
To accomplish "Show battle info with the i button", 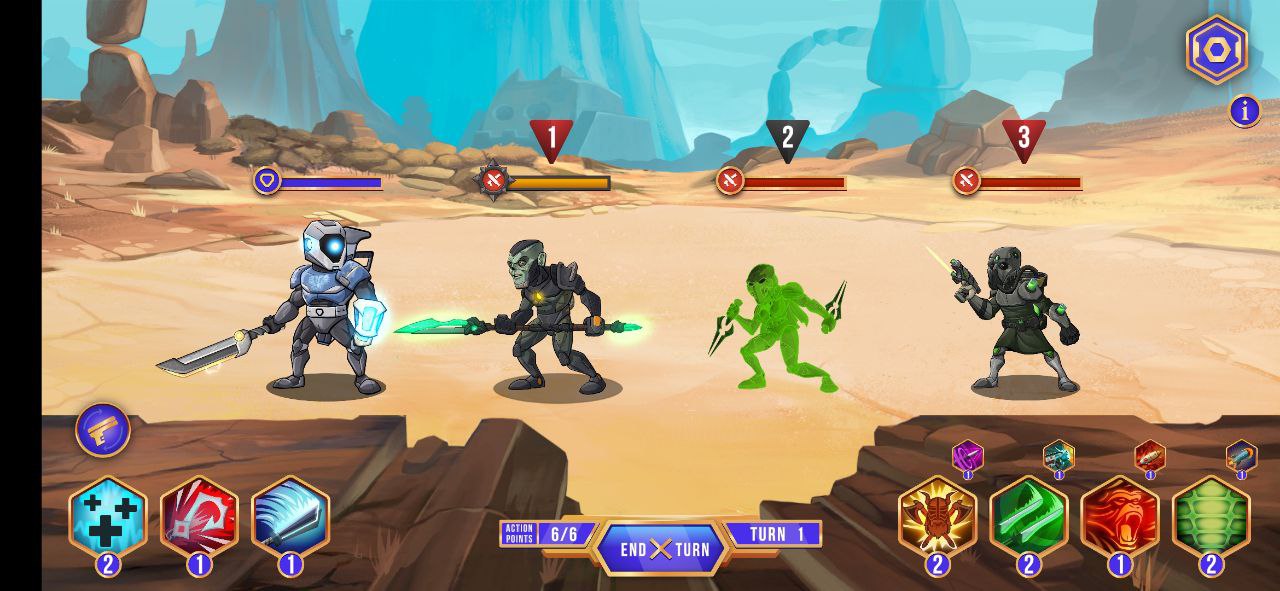I will coord(1244,111).
